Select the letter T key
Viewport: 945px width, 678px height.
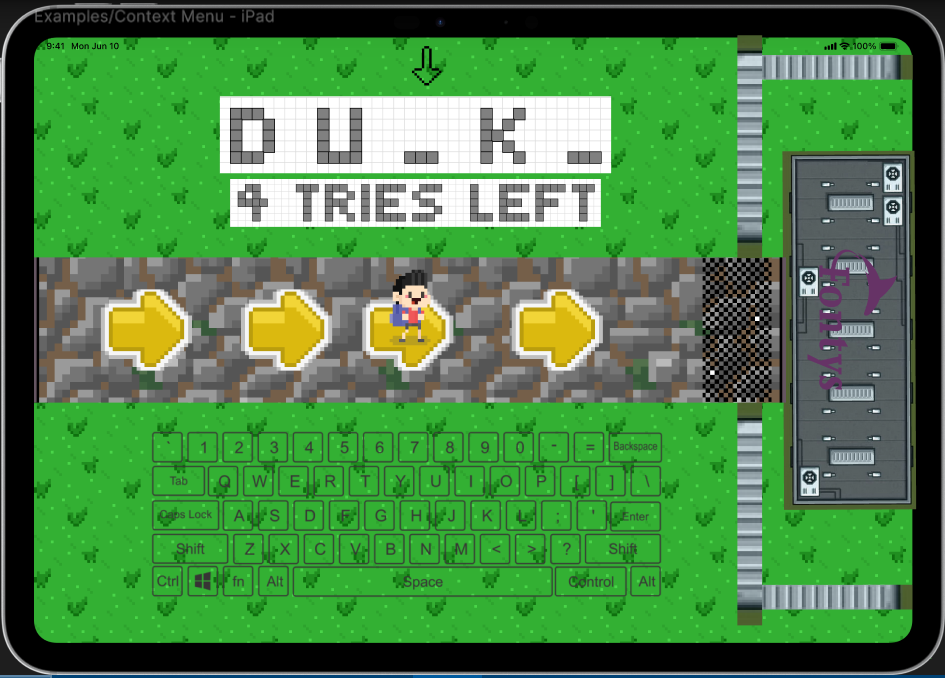365,481
